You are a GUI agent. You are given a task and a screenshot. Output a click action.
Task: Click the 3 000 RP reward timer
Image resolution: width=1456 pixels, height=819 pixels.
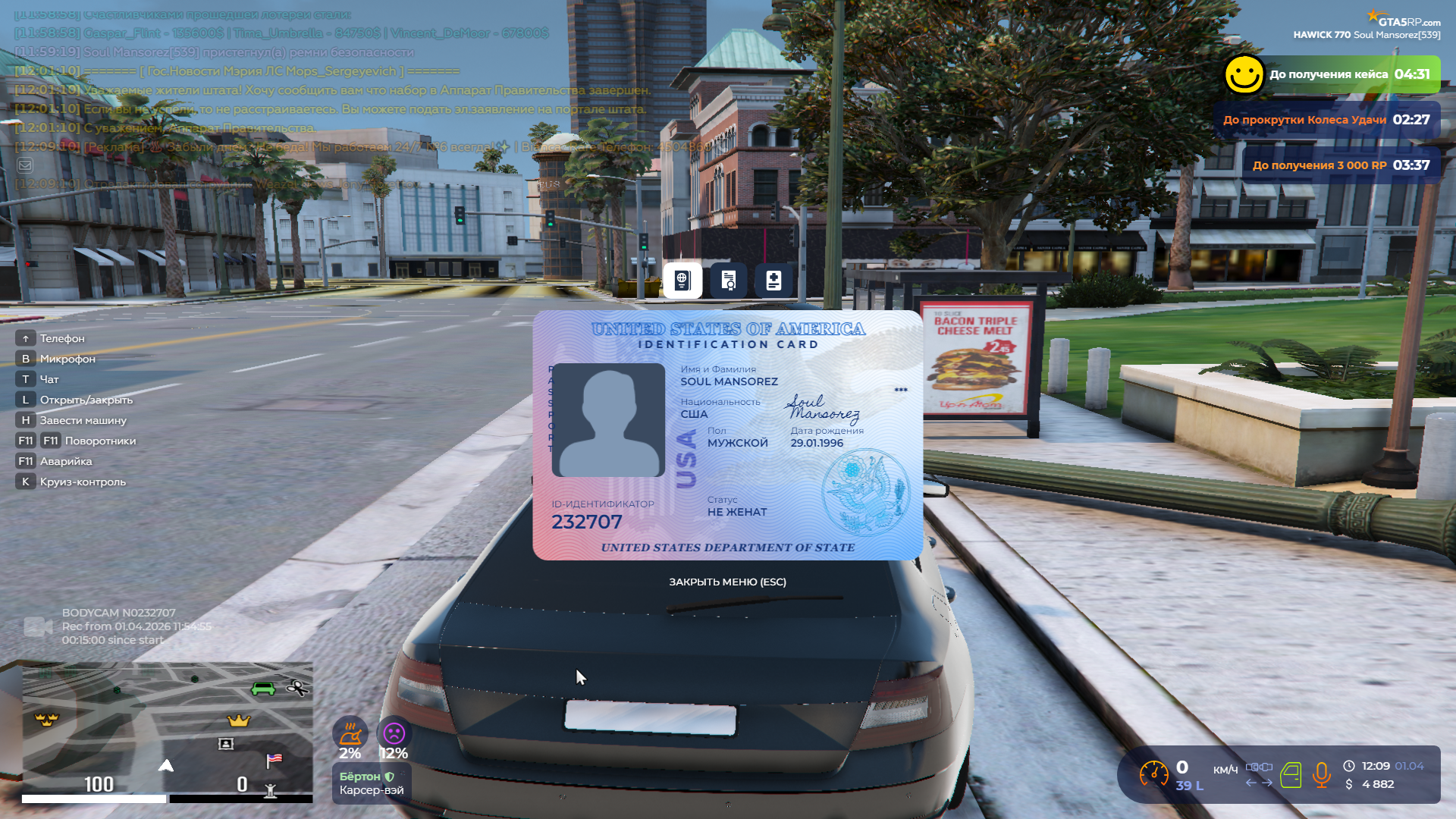point(1341,165)
